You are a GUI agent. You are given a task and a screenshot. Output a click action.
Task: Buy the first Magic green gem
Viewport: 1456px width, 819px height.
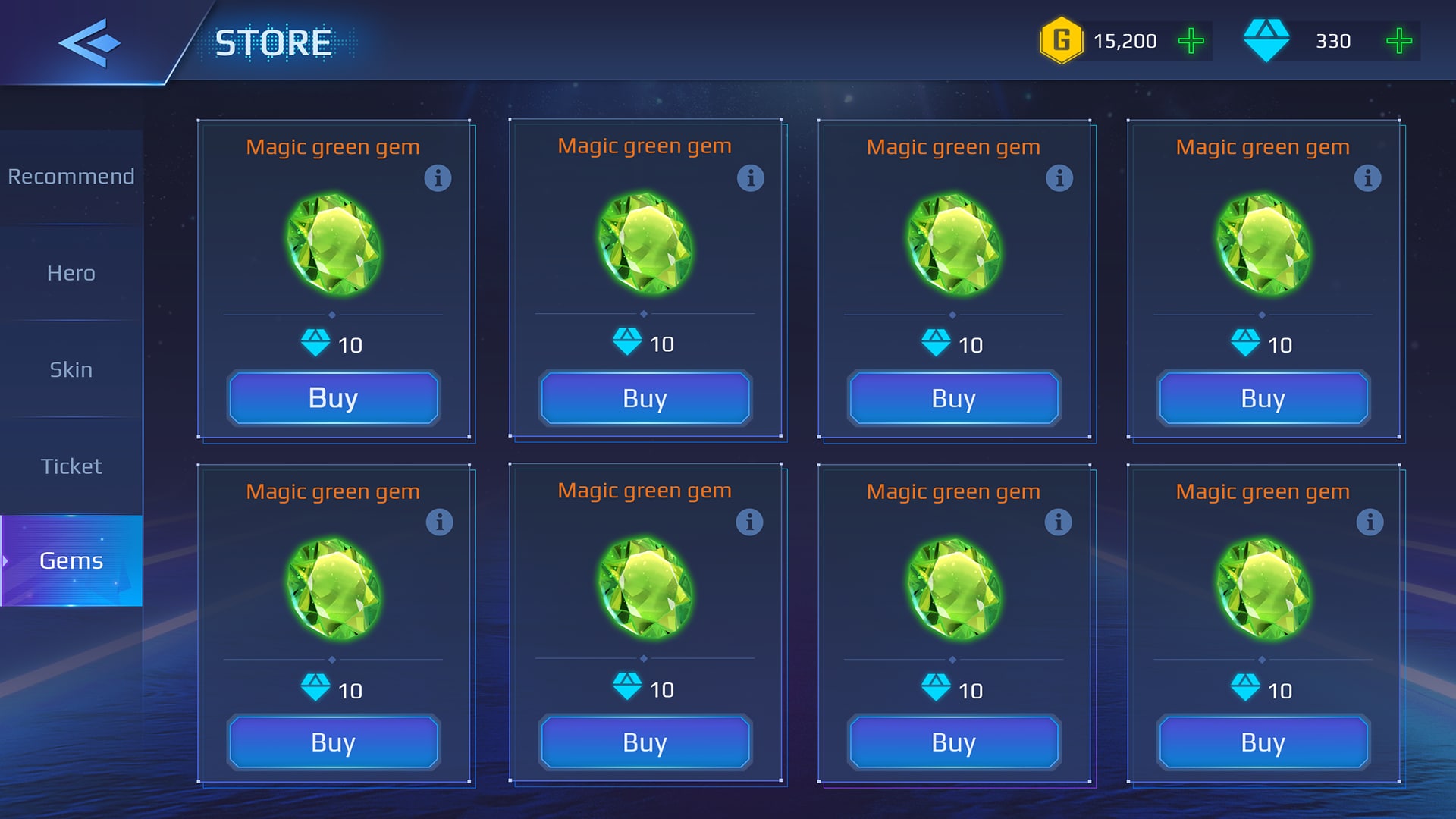[x=333, y=397]
